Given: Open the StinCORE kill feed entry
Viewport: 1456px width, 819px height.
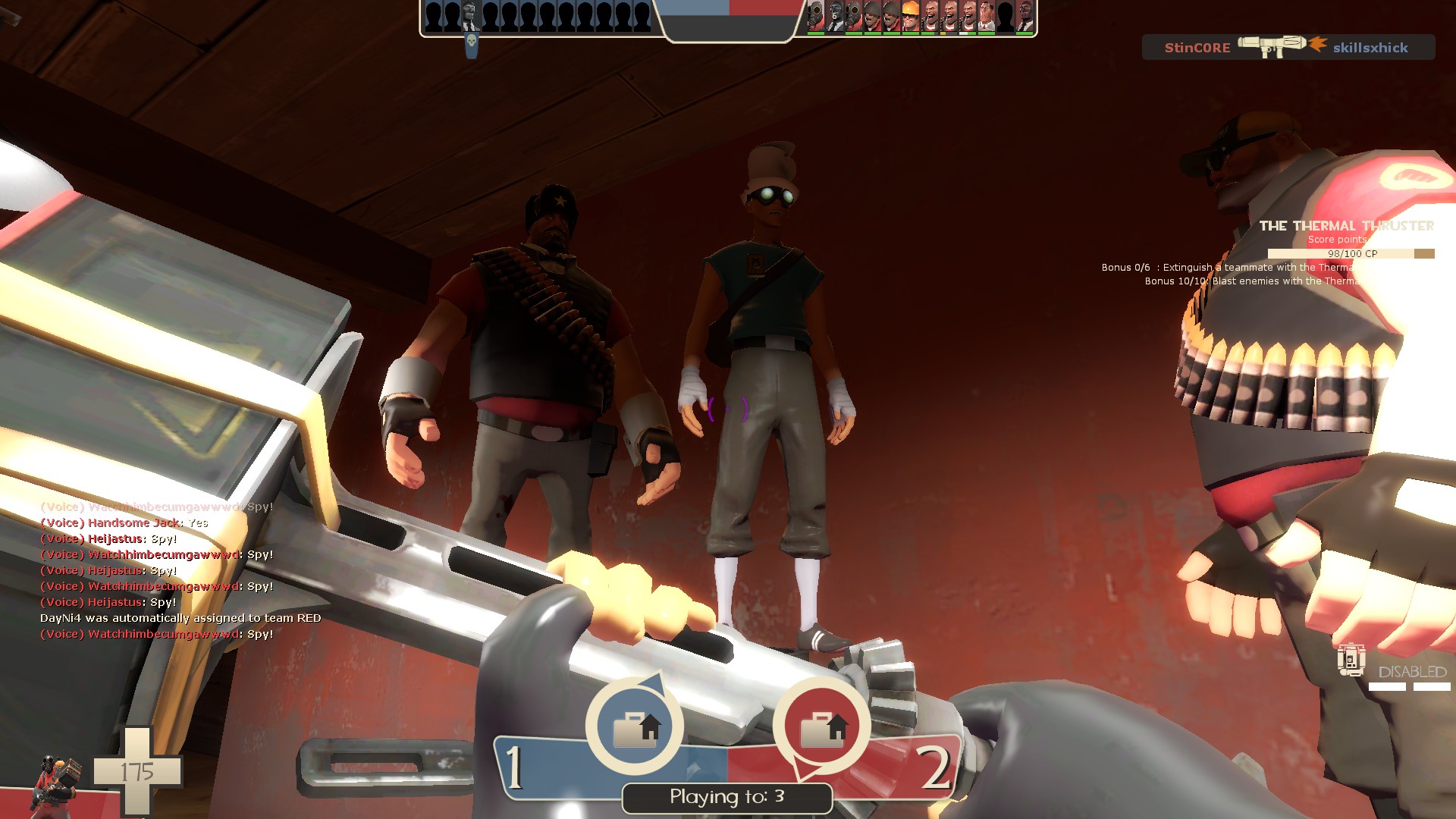Looking at the screenshot, I should 1288,47.
